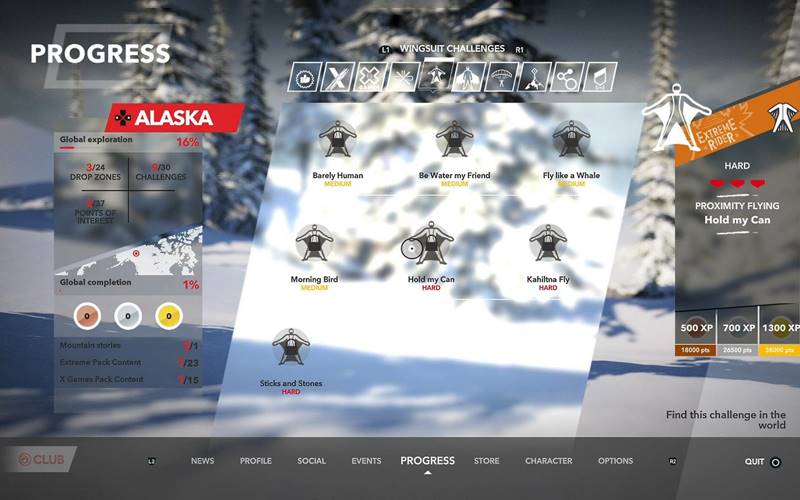Switch to the thumbs-up badge category tab
The width and height of the screenshot is (800, 500).
[305, 77]
